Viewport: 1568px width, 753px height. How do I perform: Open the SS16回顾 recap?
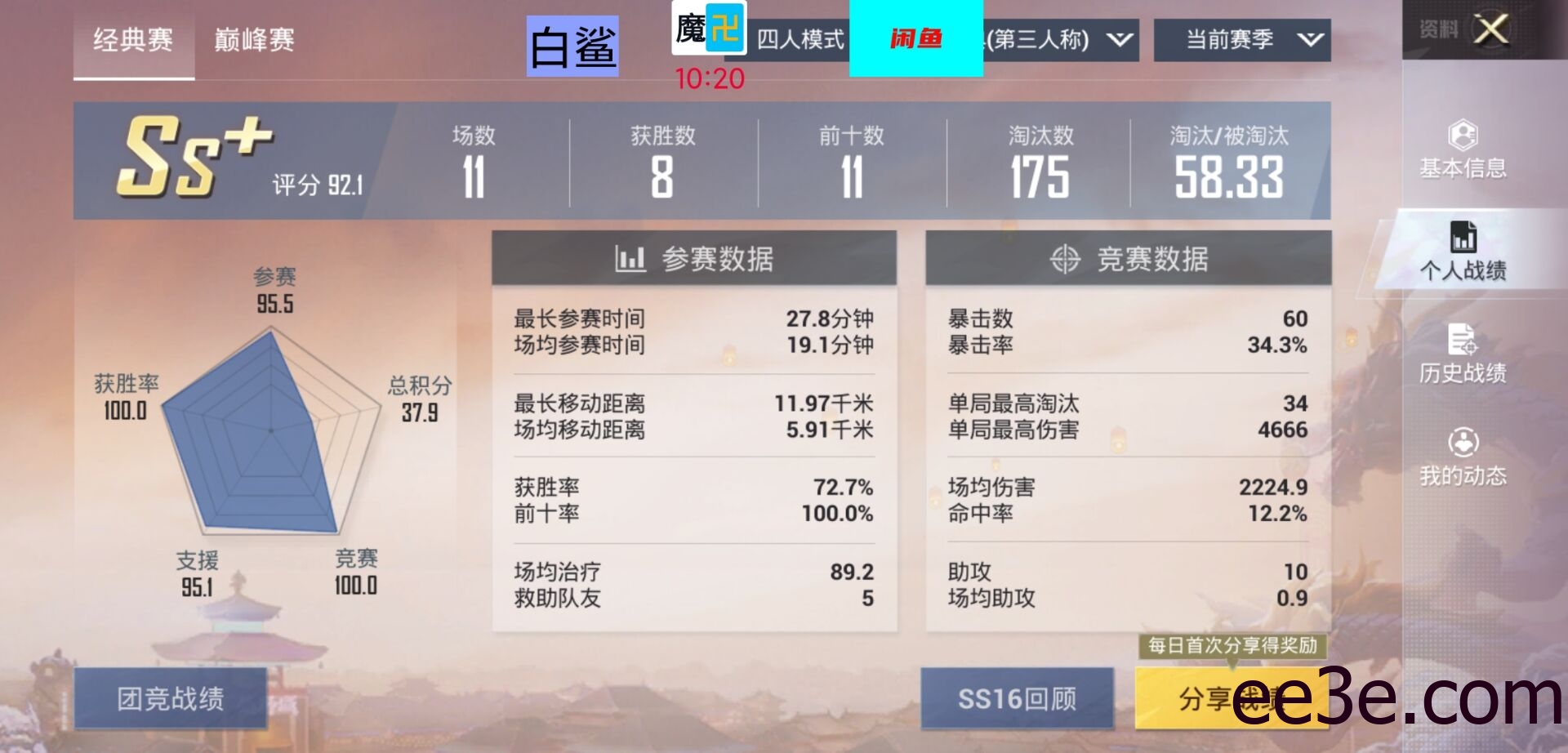click(x=1017, y=698)
